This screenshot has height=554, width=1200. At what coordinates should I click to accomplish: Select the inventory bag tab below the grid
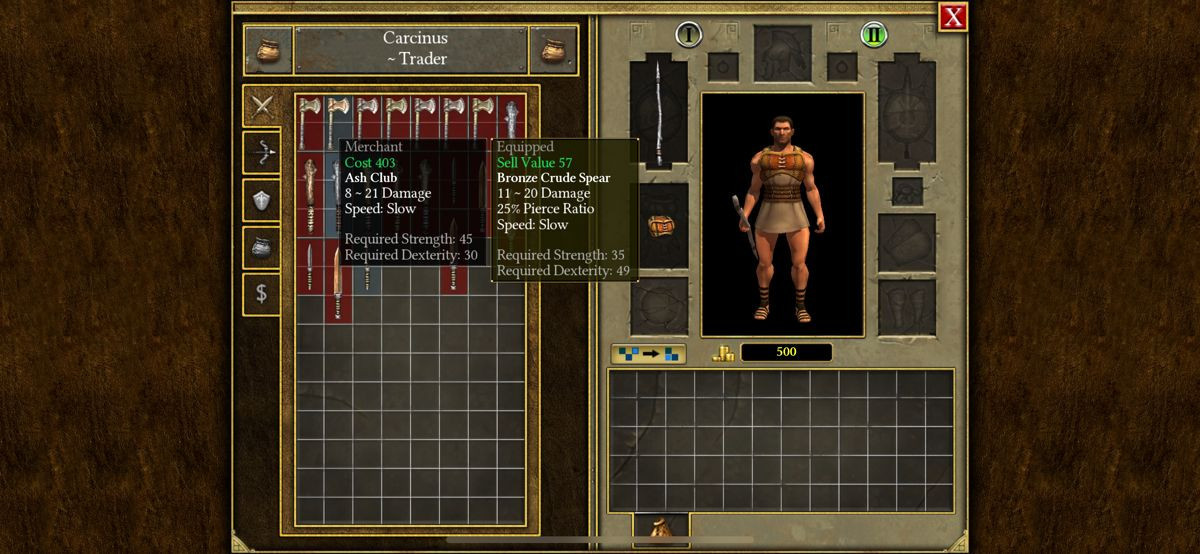(660, 526)
